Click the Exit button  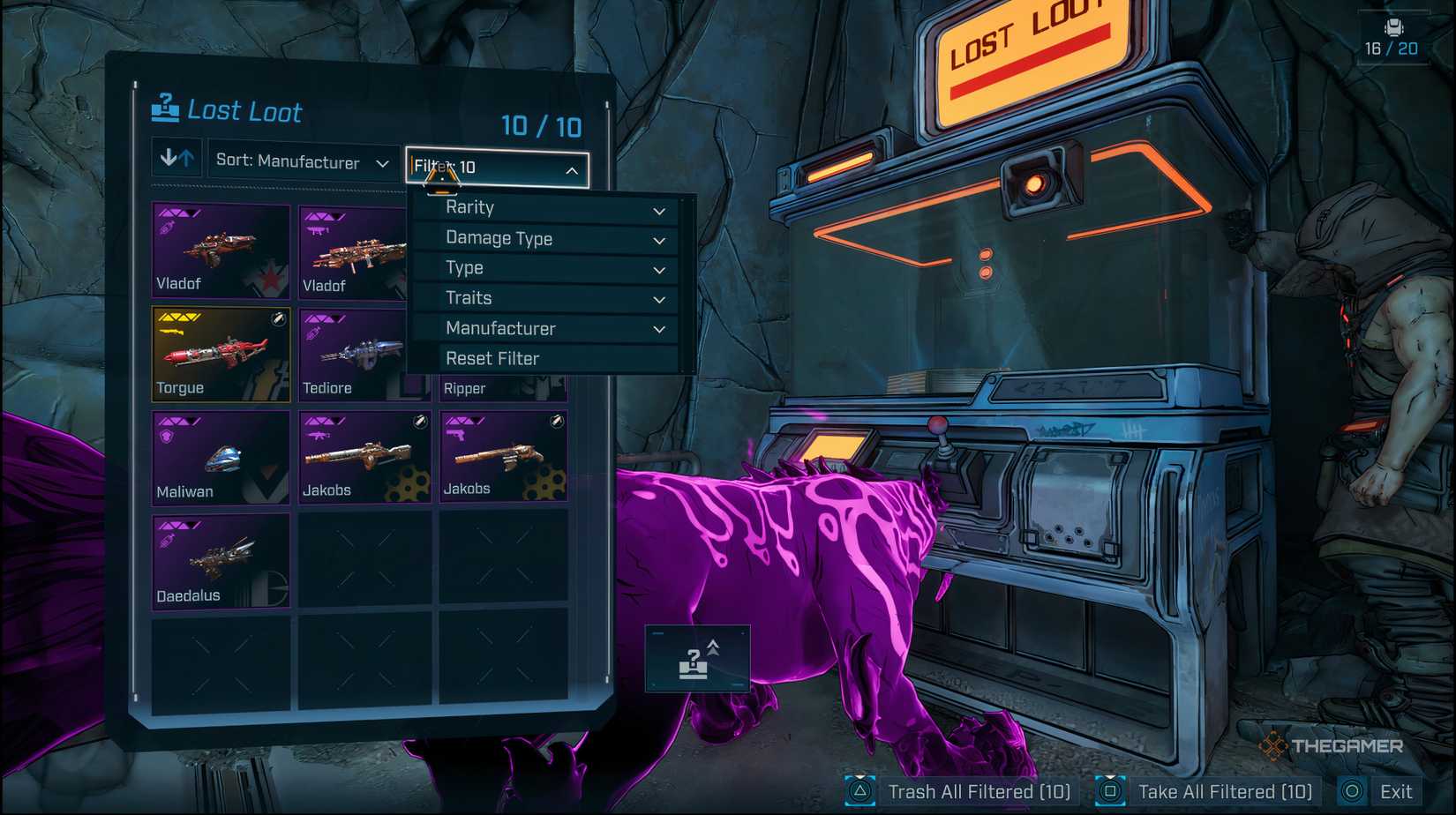point(1398,791)
